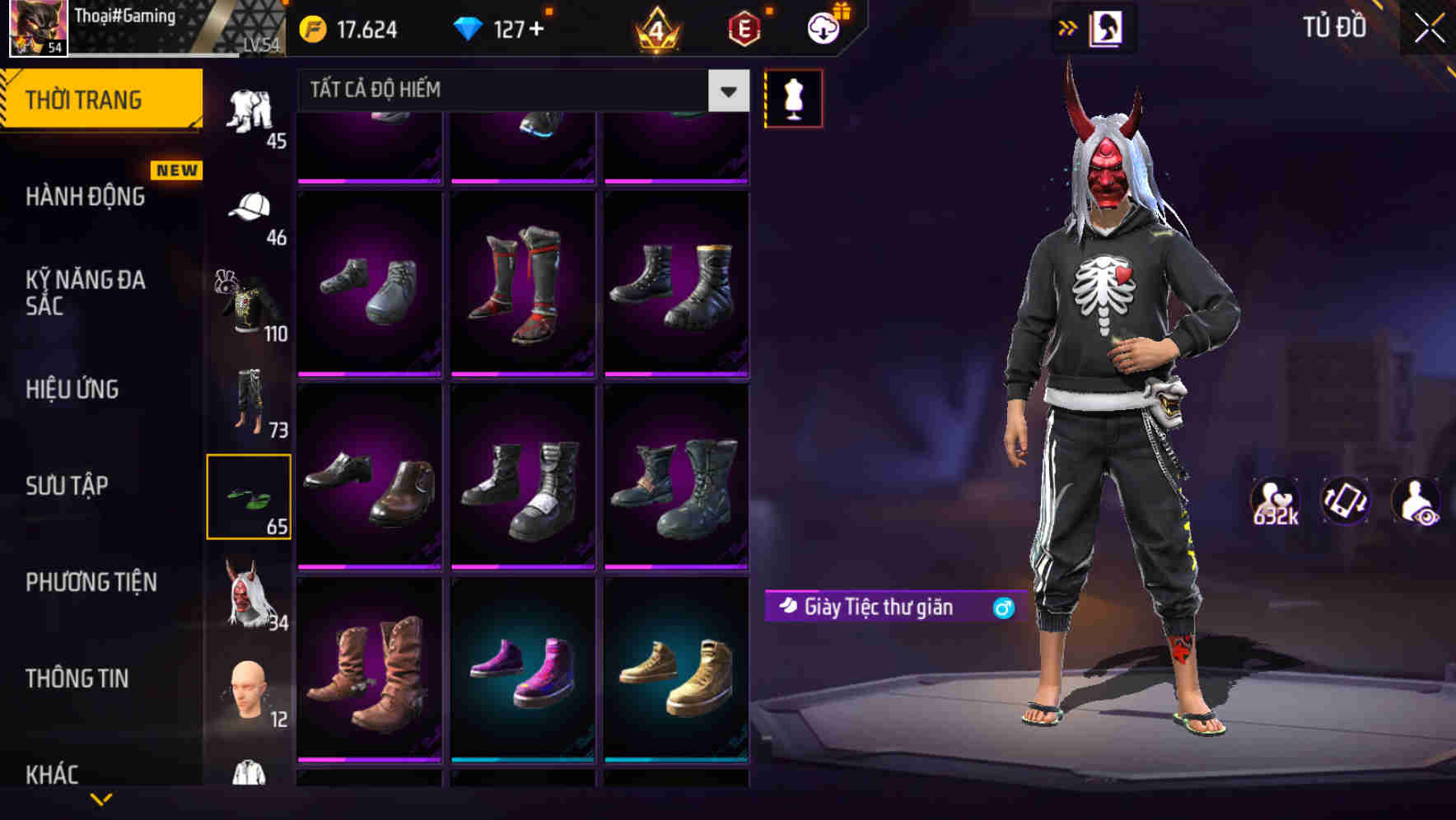Toggle the mannequin outfit preview
The height and width of the screenshot is (820, 1456).
tap(793, 97)
